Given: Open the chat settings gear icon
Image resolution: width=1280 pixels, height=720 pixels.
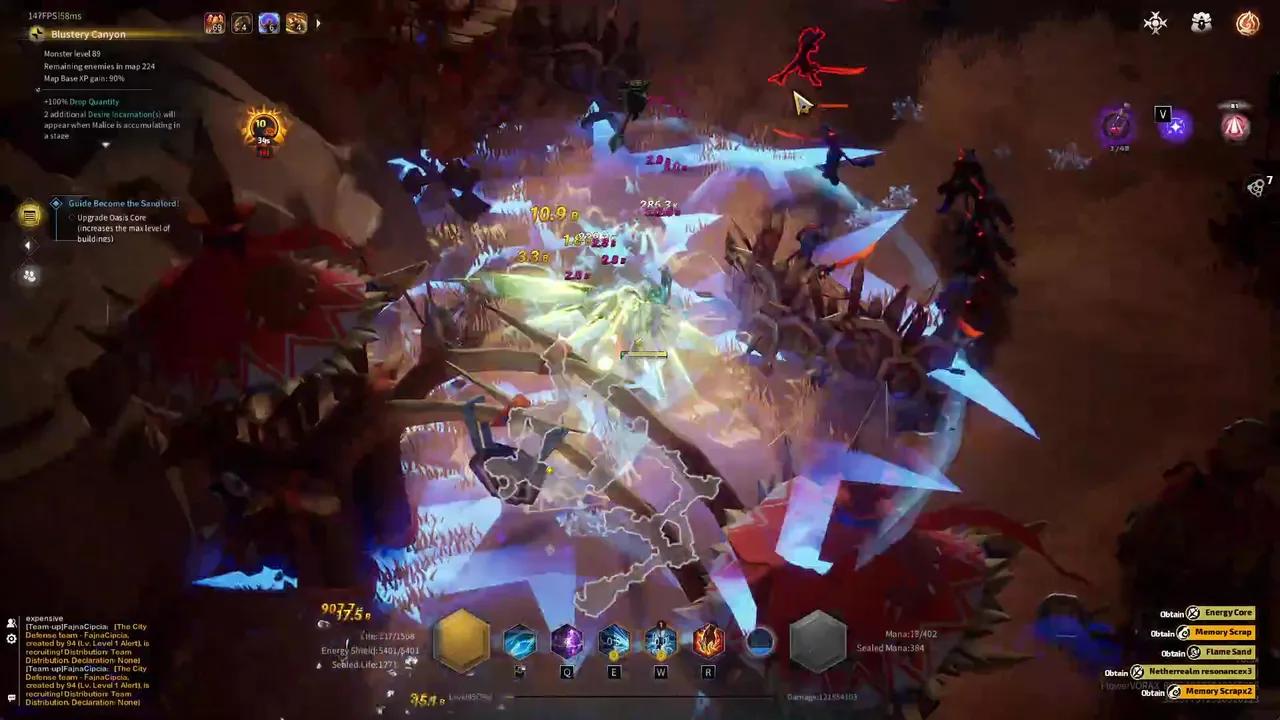Looking at the screenshot, I should (11, 639).
